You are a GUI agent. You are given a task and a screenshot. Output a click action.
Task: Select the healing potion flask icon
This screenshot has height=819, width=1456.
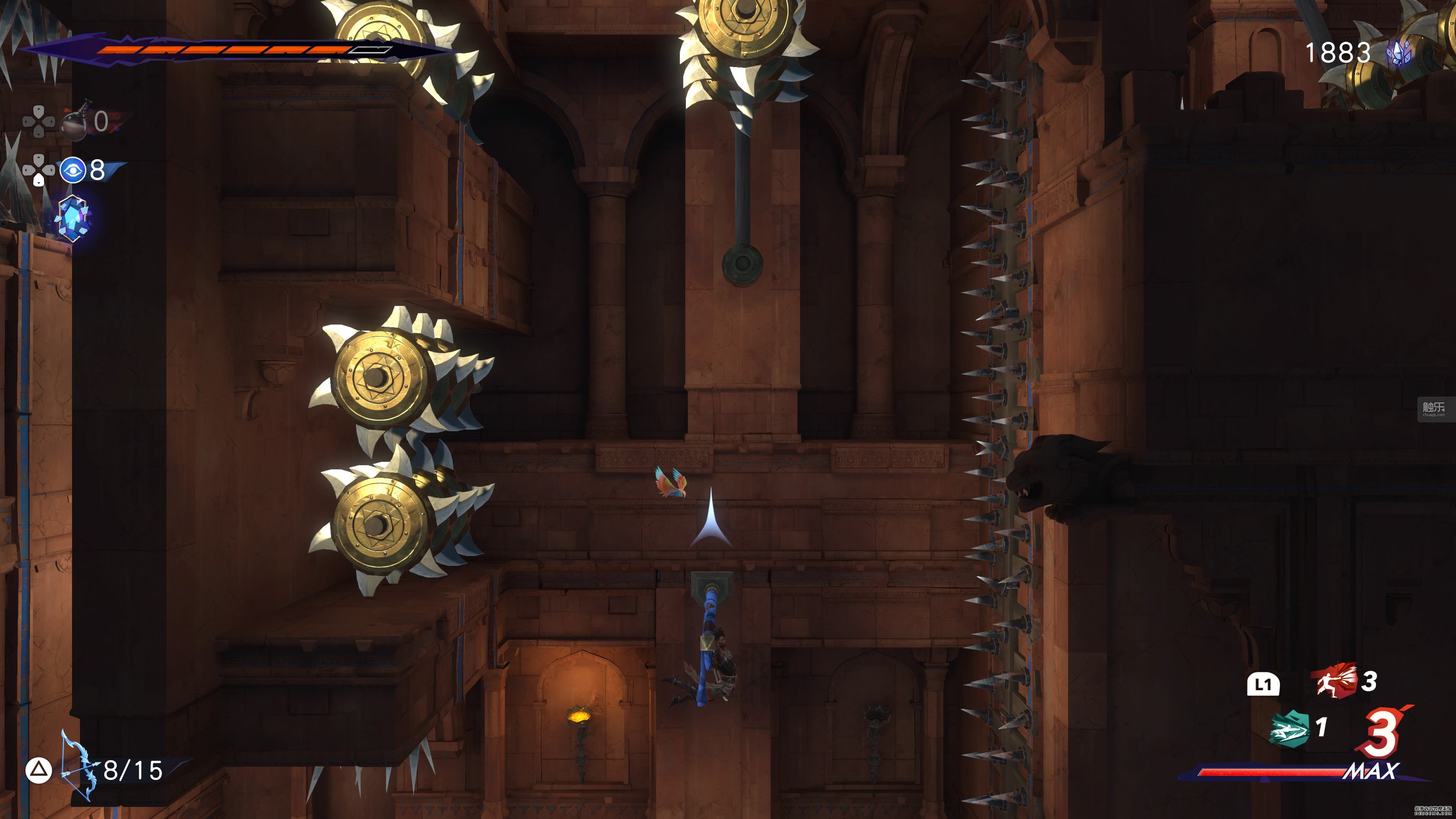75,121
